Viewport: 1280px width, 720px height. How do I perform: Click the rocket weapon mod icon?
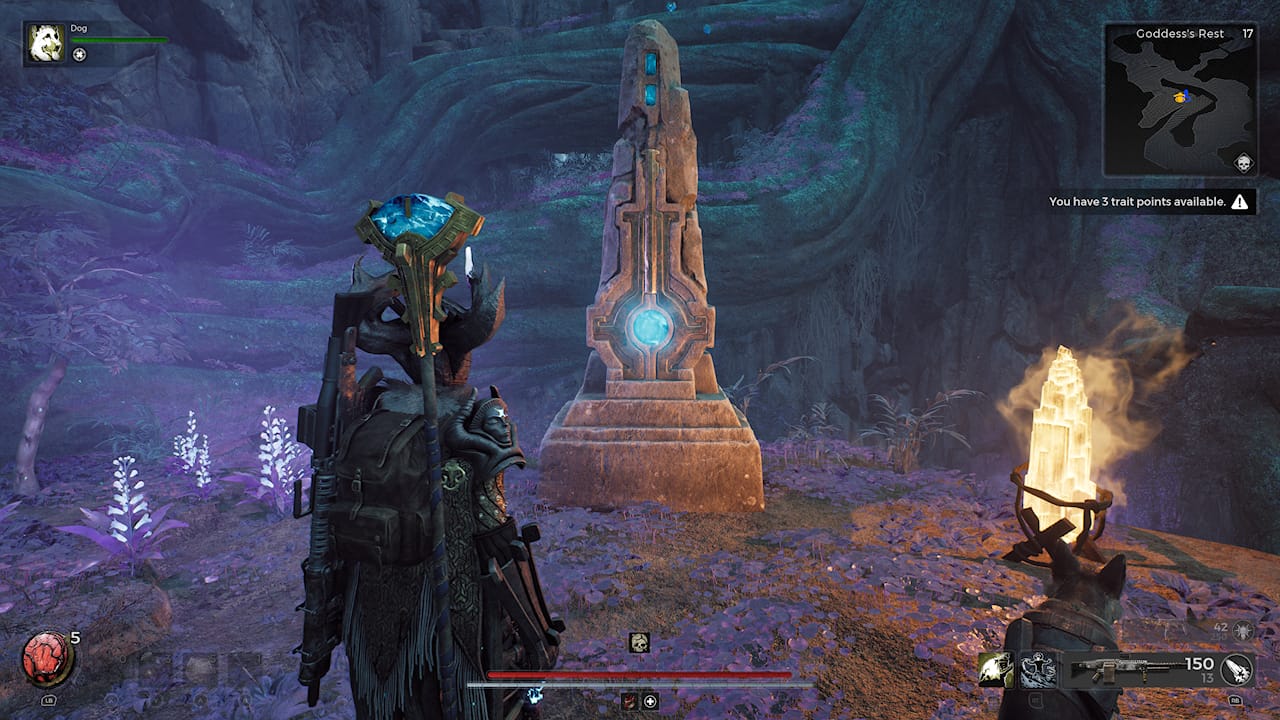coord(1236,670)
